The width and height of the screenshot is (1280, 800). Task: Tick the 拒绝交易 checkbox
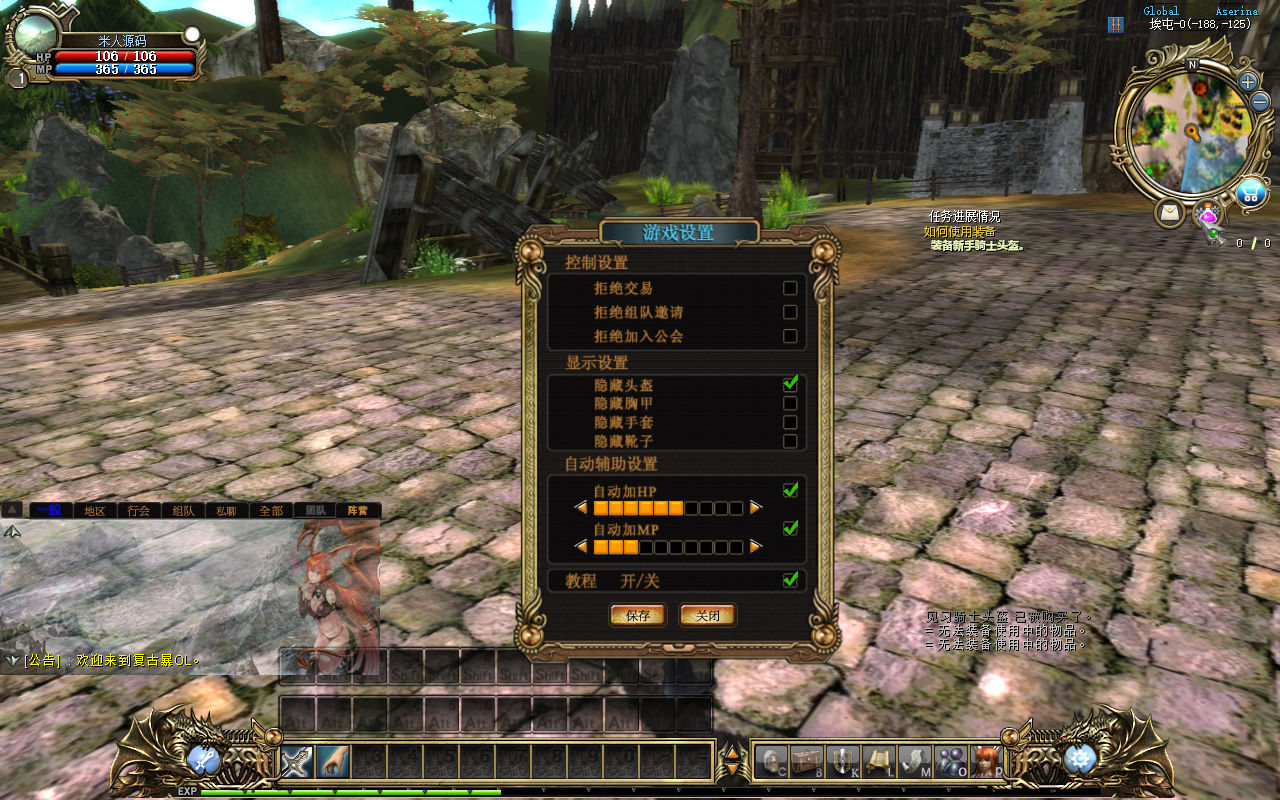[790, 288]
